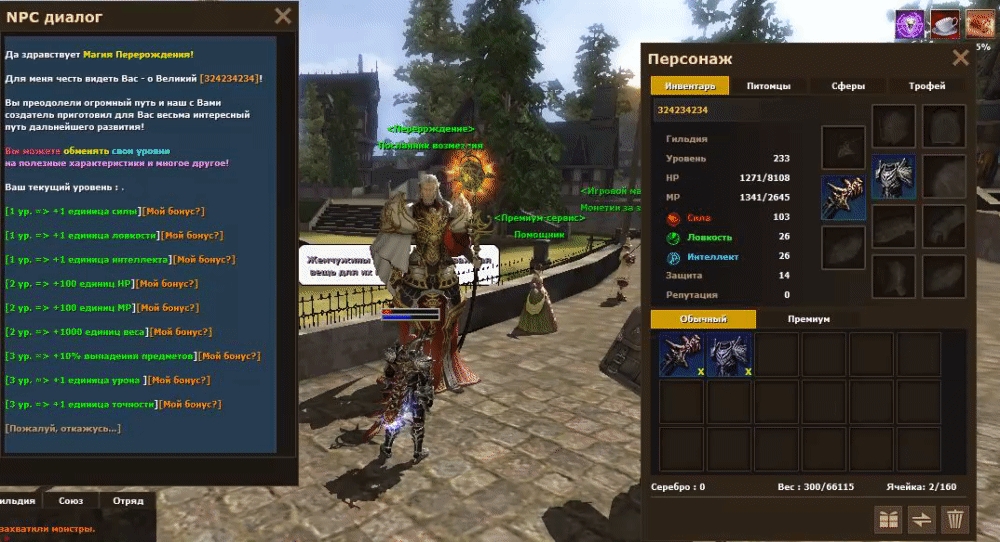Pick the +100 MP exchange option
This screenshot has height=542, width=1000.
point(68,307)
